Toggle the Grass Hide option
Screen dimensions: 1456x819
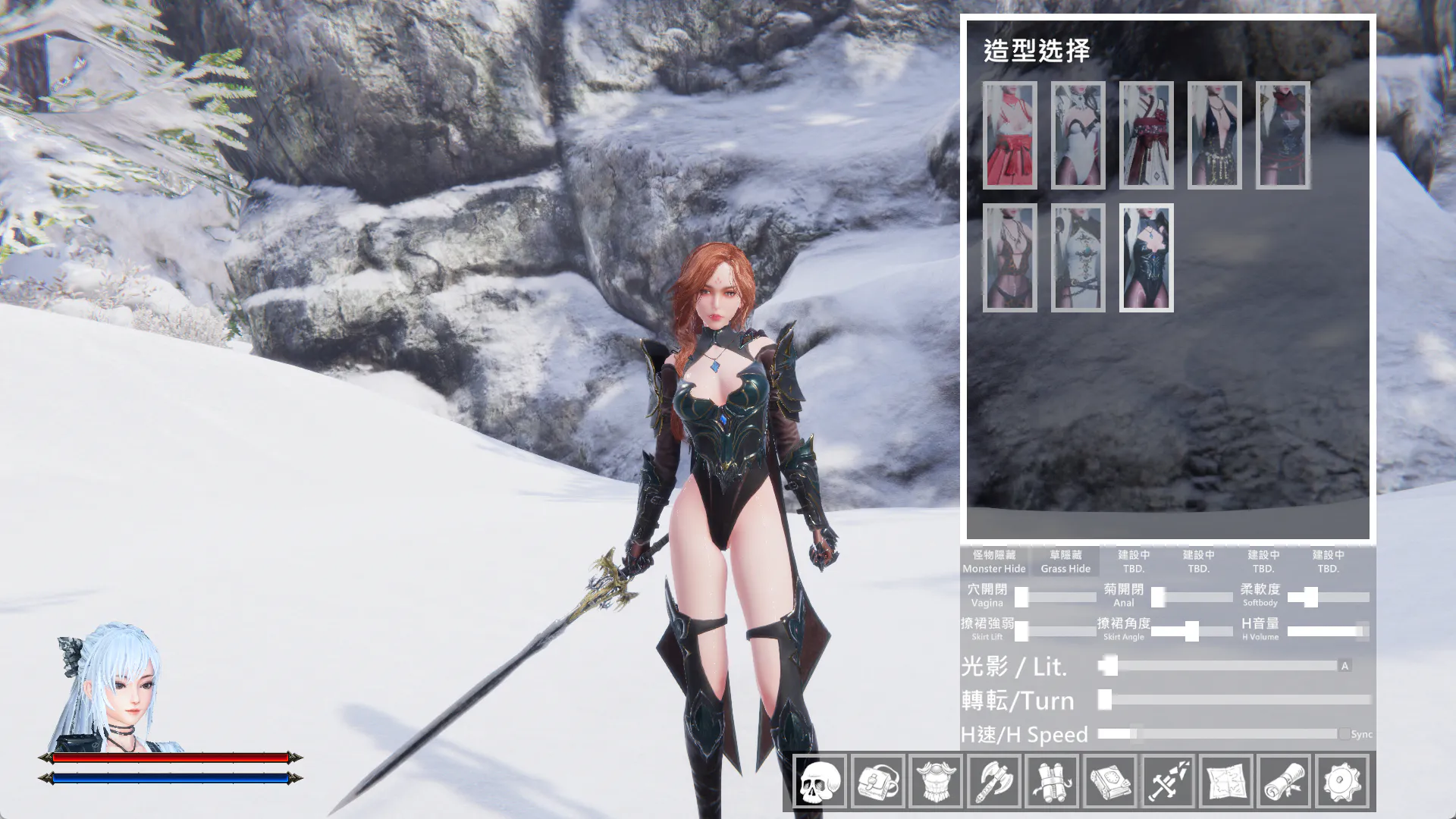point(1065,561)
